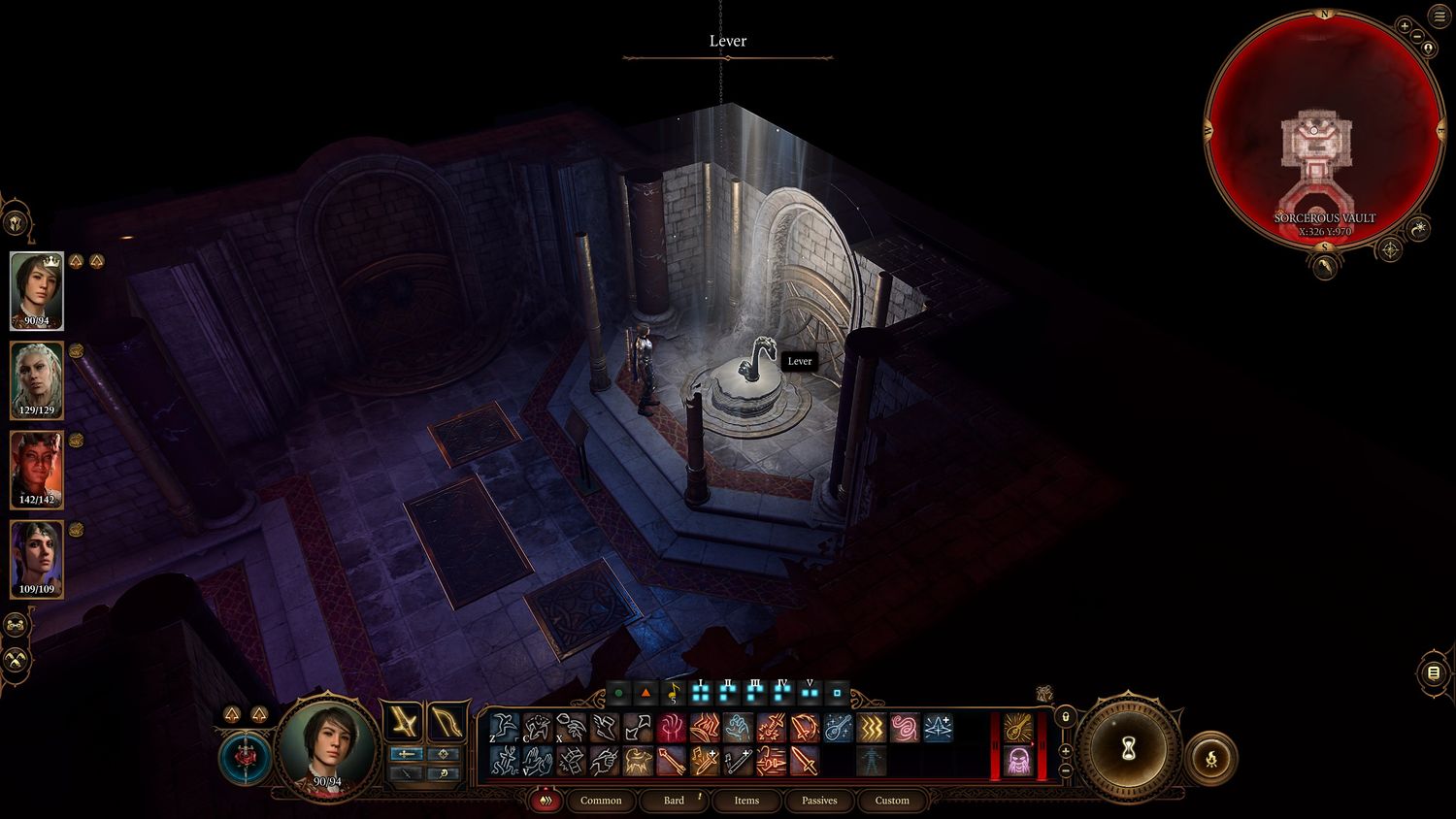This screenshot has width=1456, height=819.
Task: Switch to the Common hotbar tab
Action: (601, 801)
